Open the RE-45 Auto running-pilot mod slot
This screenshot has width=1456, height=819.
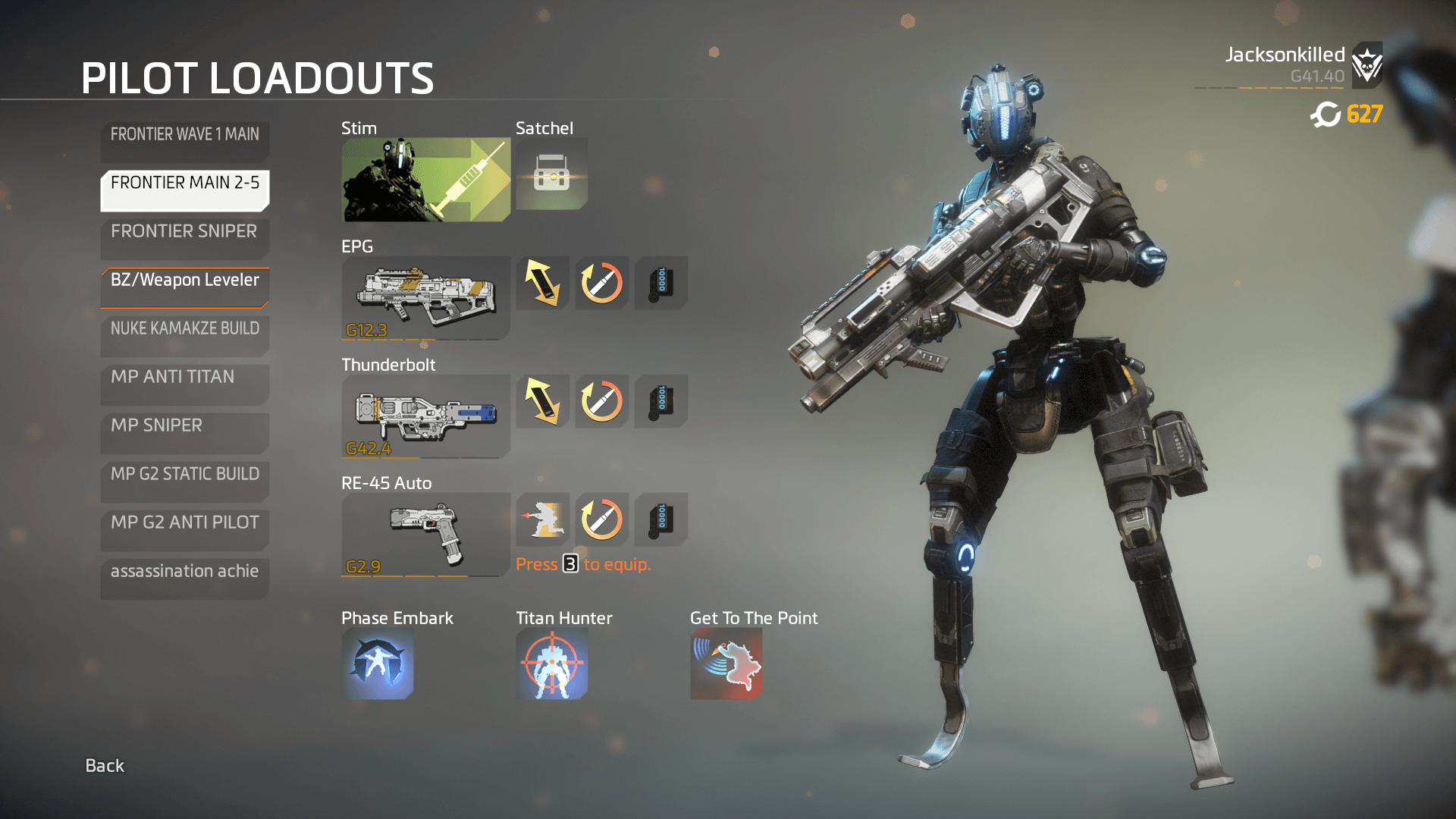tap(543, 519)
